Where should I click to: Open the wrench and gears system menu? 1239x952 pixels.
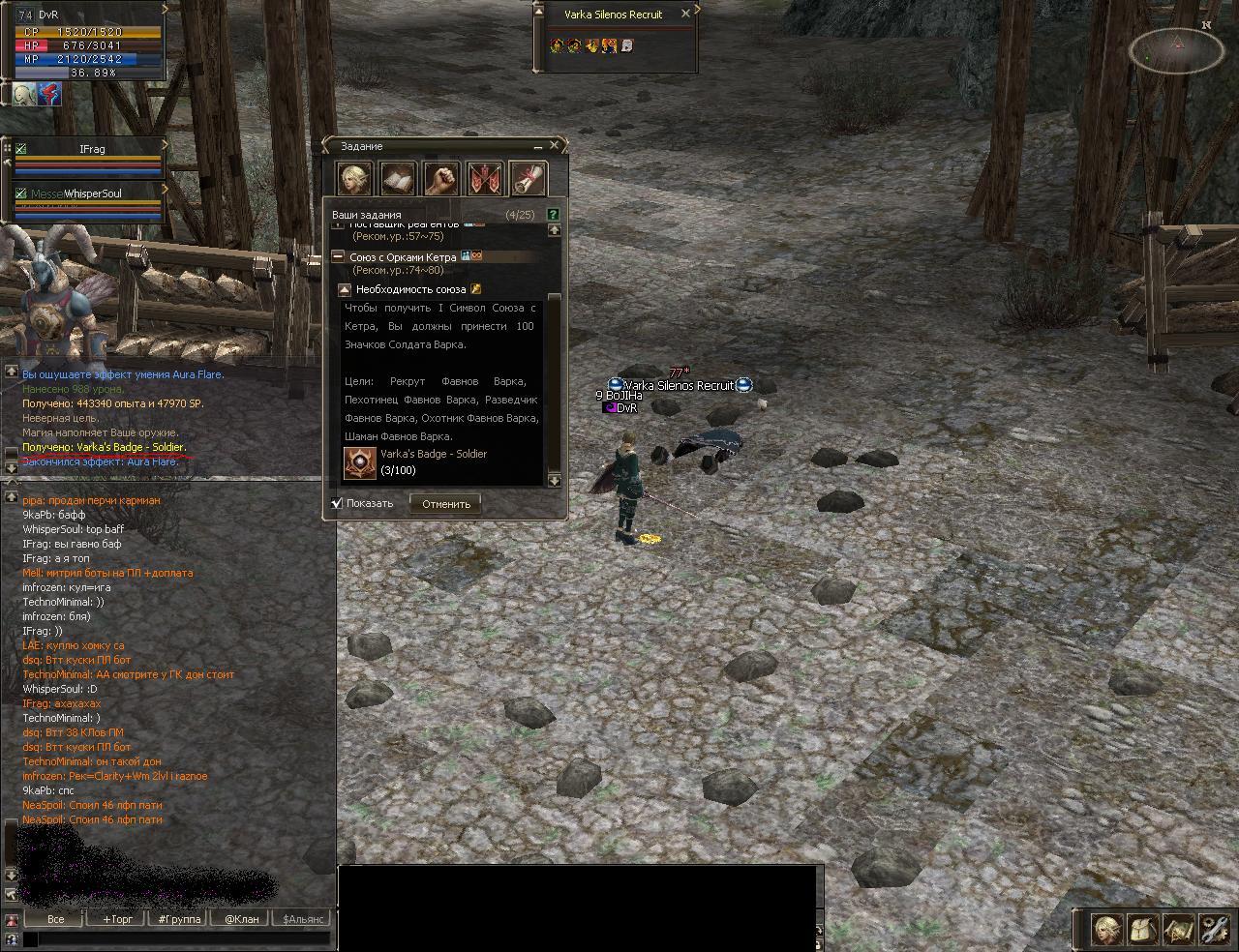click(x=1214, y=930)
